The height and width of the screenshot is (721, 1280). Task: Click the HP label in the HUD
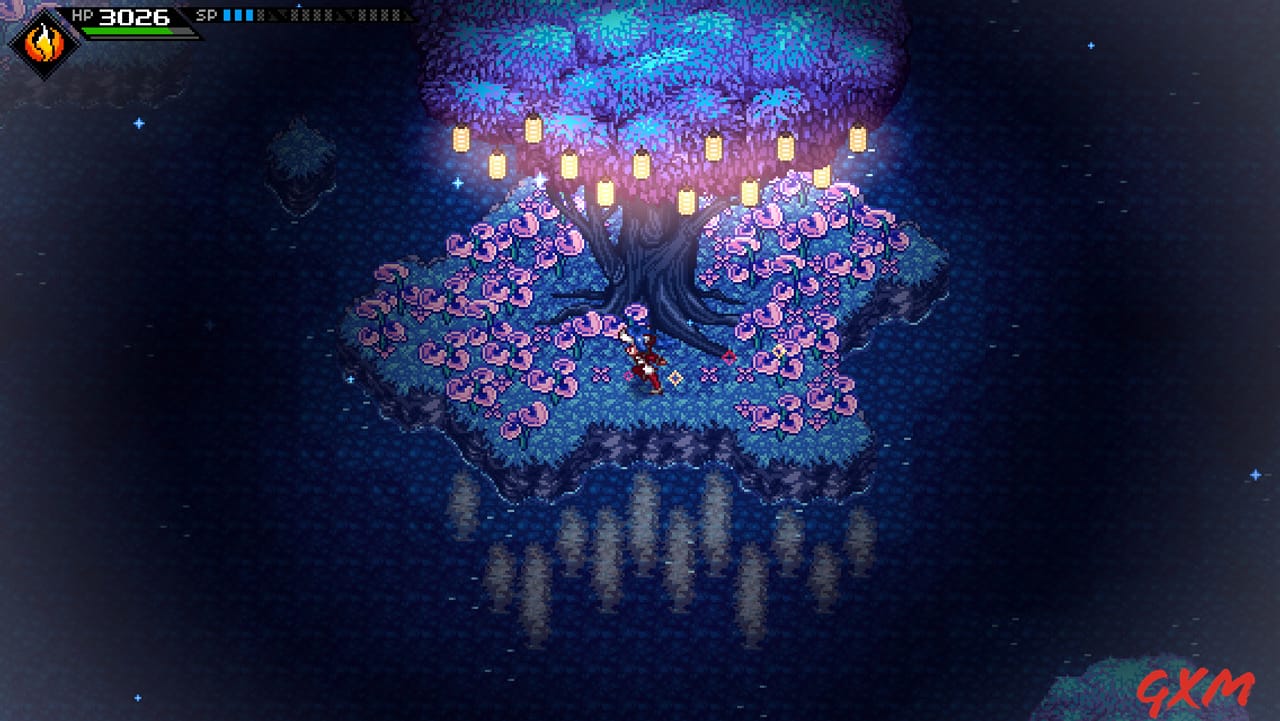tap(84, 14)
